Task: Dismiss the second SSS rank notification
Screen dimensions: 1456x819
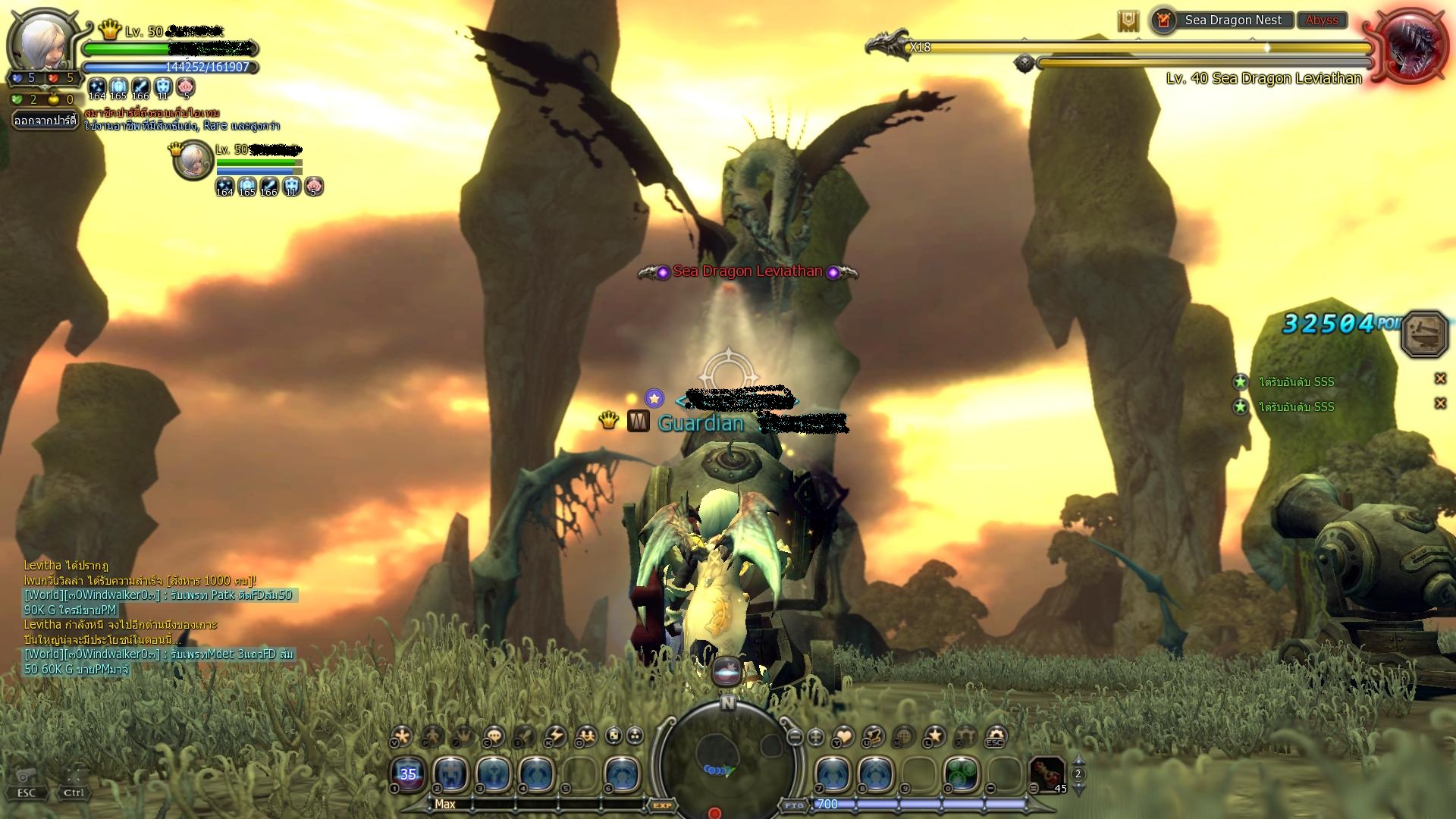Action: point(1440,403)
